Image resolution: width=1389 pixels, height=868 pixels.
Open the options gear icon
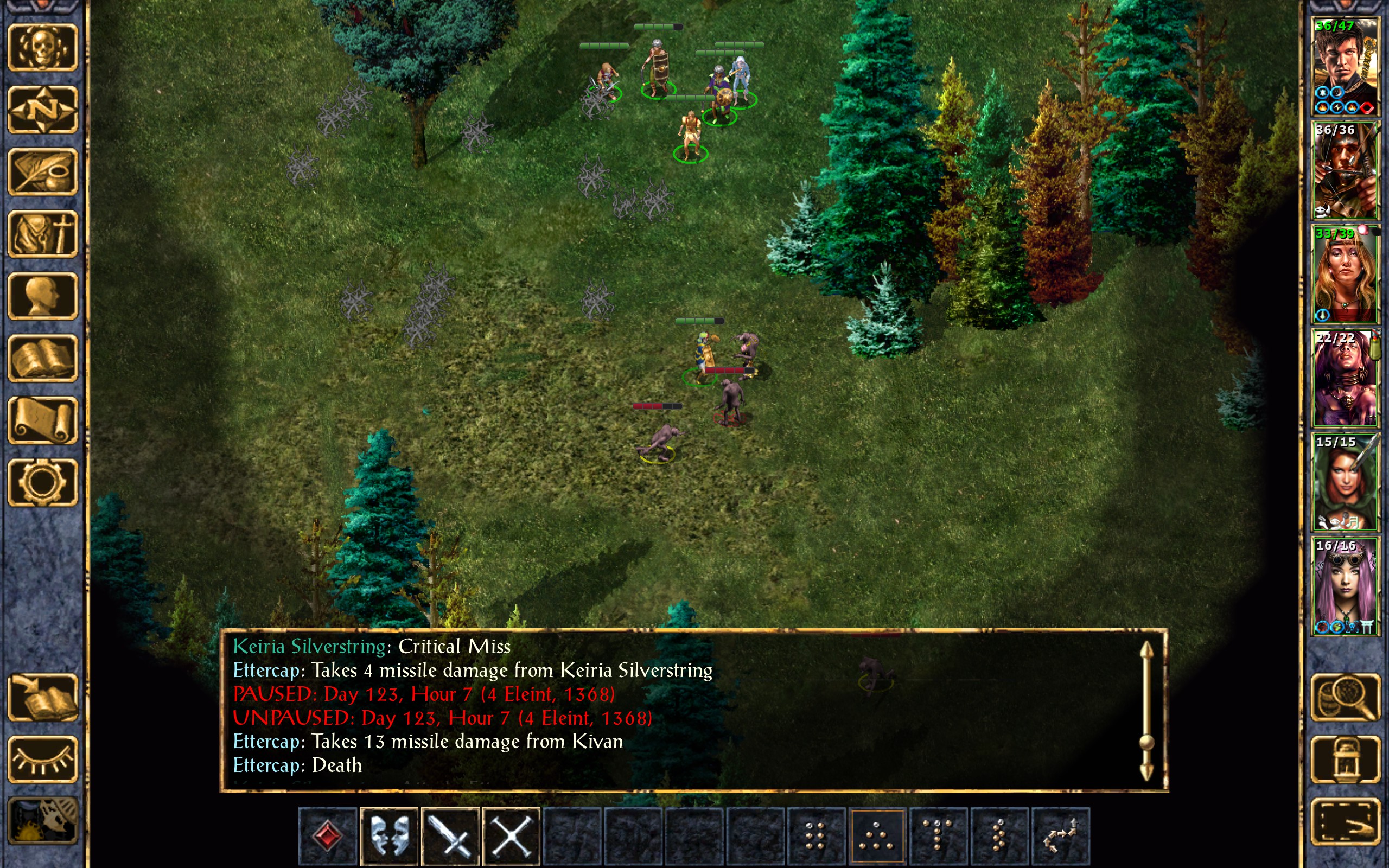43,482
